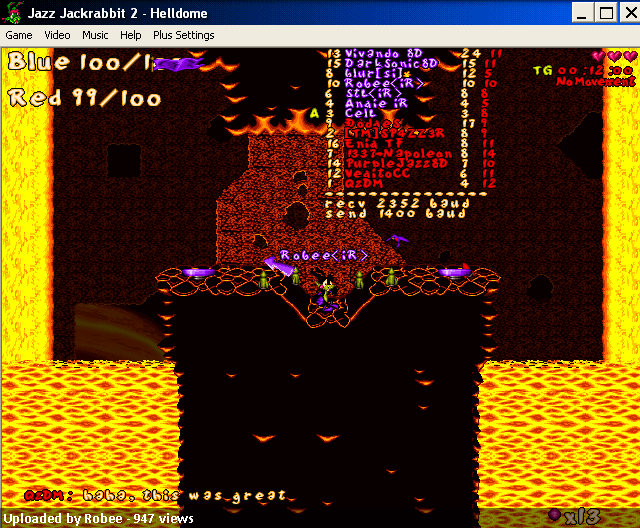The width and height of the screenshot is (640, 528).
Task: Close the Jazz Jackrabbit 2 window
Action: tap(627, 13)
